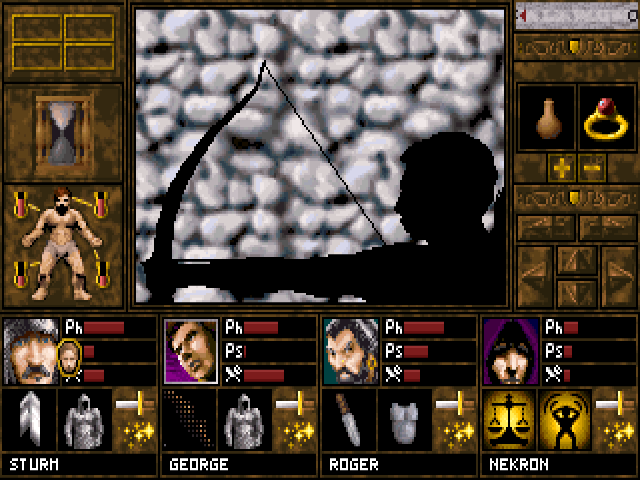
Task: Select Roger's portrait
Action: point(350,352)
